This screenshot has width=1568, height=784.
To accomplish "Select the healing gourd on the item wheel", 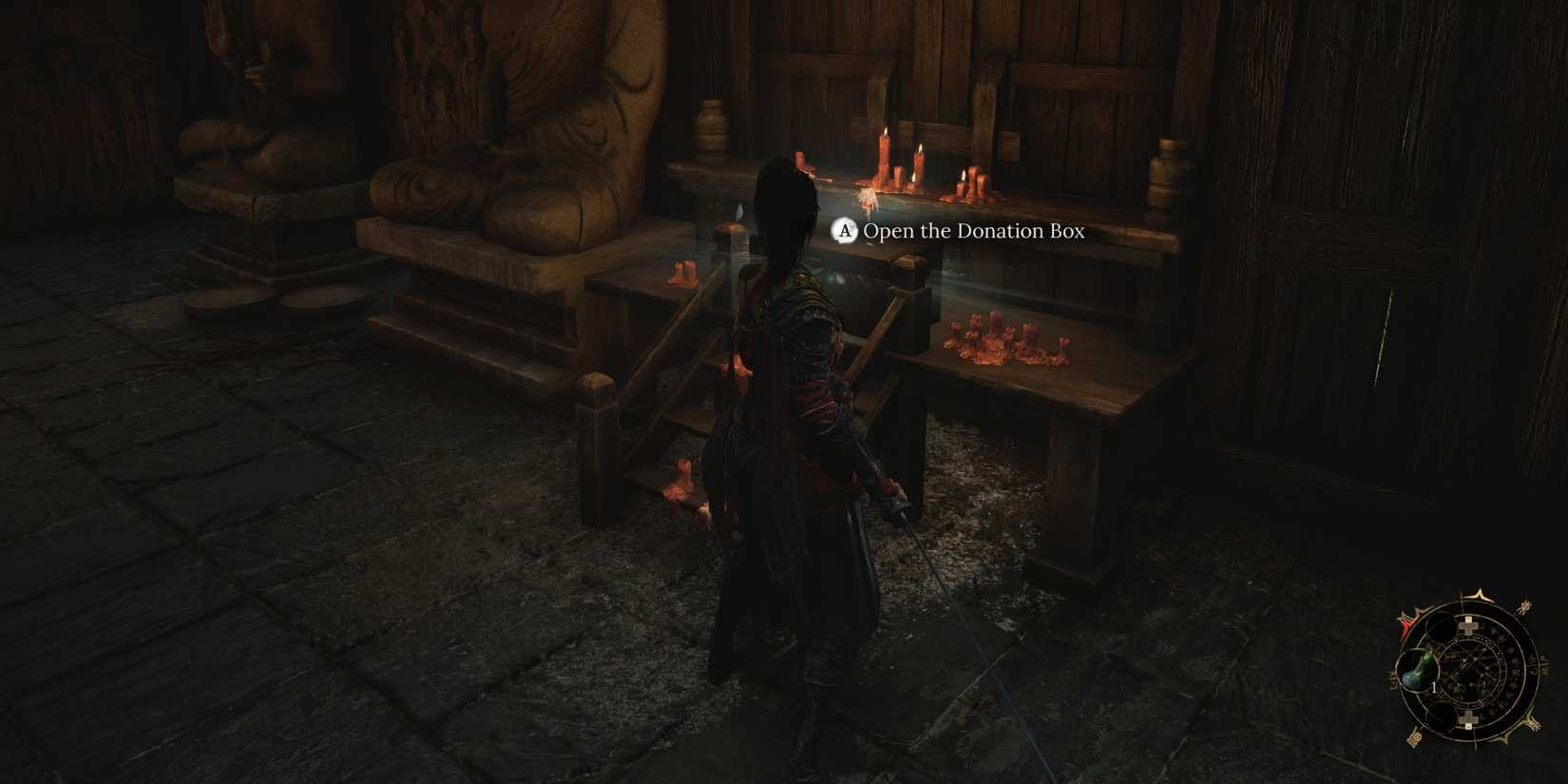I will [x=1418, y=670].
